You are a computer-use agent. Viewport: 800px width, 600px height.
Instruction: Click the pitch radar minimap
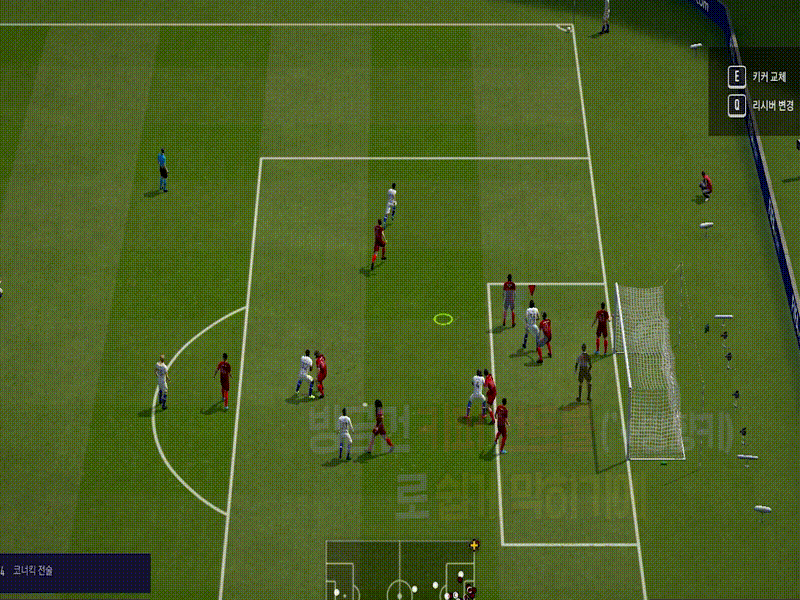coord(401,570)
